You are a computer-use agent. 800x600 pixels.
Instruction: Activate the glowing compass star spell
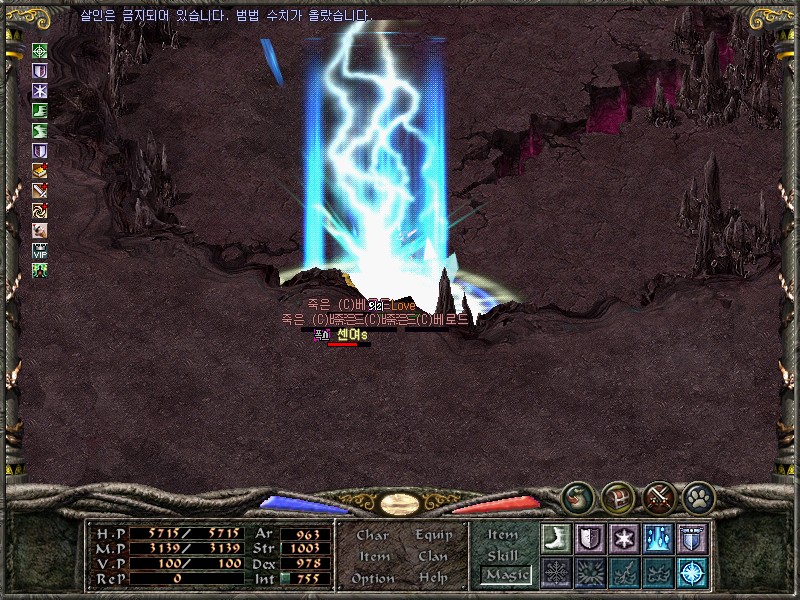pyautogui.click(x=691, y=572)
